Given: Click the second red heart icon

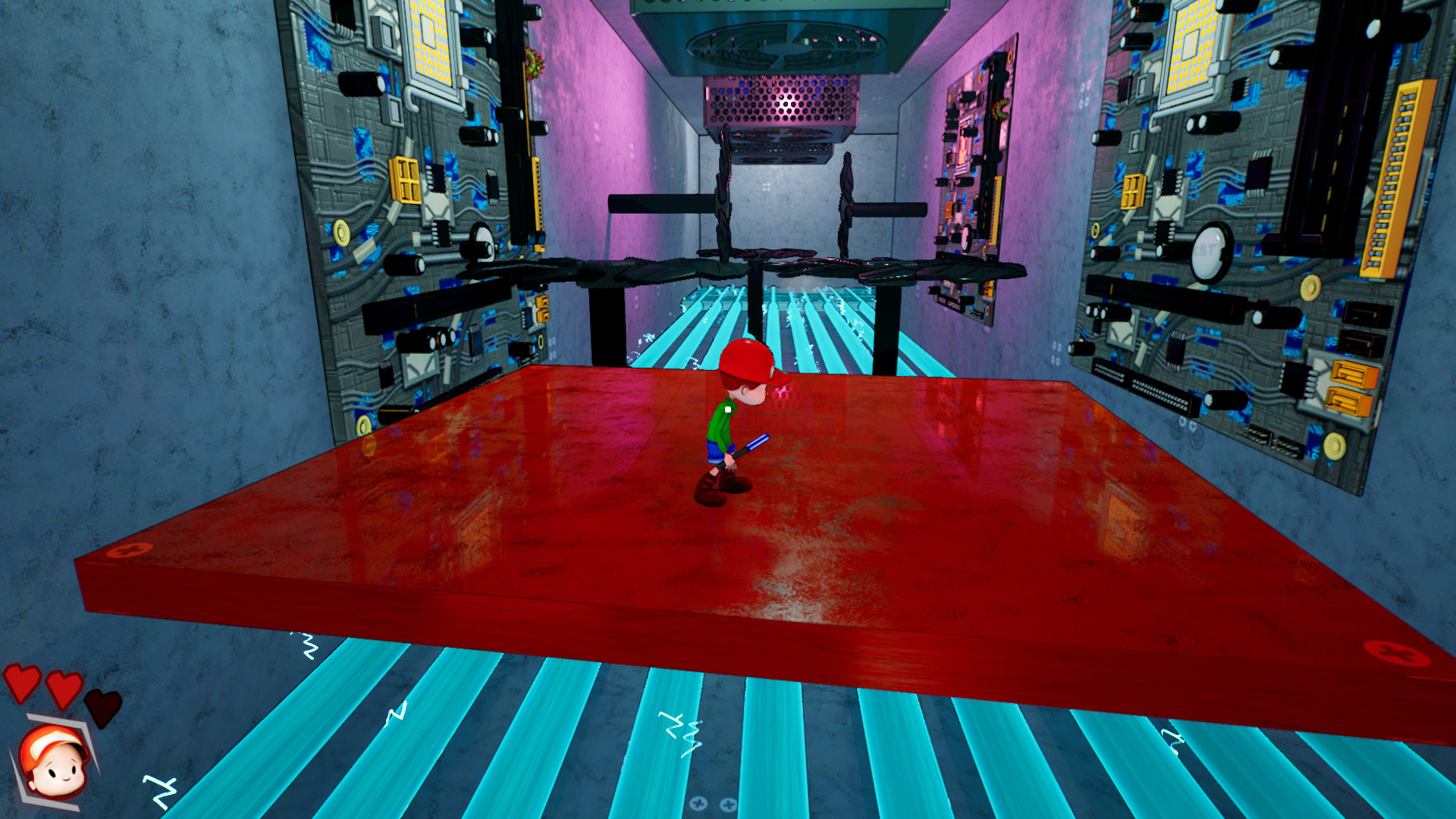Looking at the screenshot, I should [x=63, y=690].
